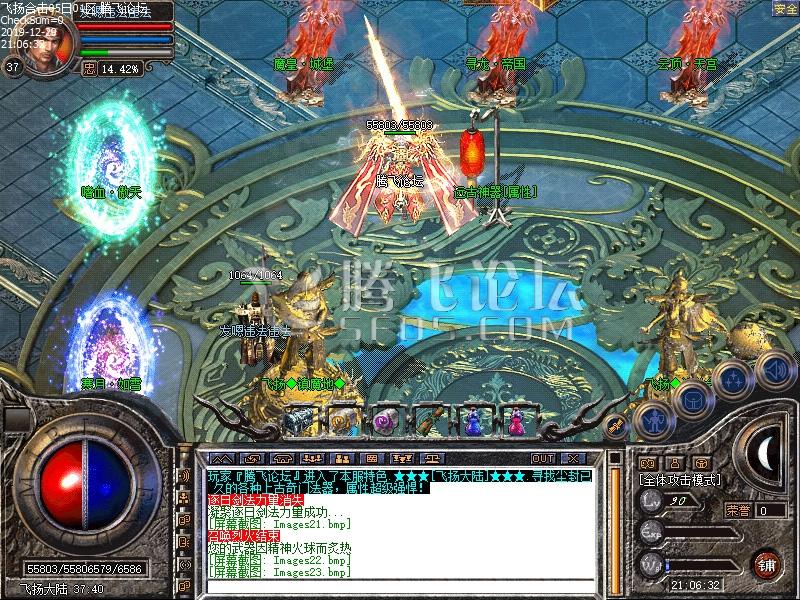Open the skills sparkle round button
This screenshot has height=600, width=800.
733,379
